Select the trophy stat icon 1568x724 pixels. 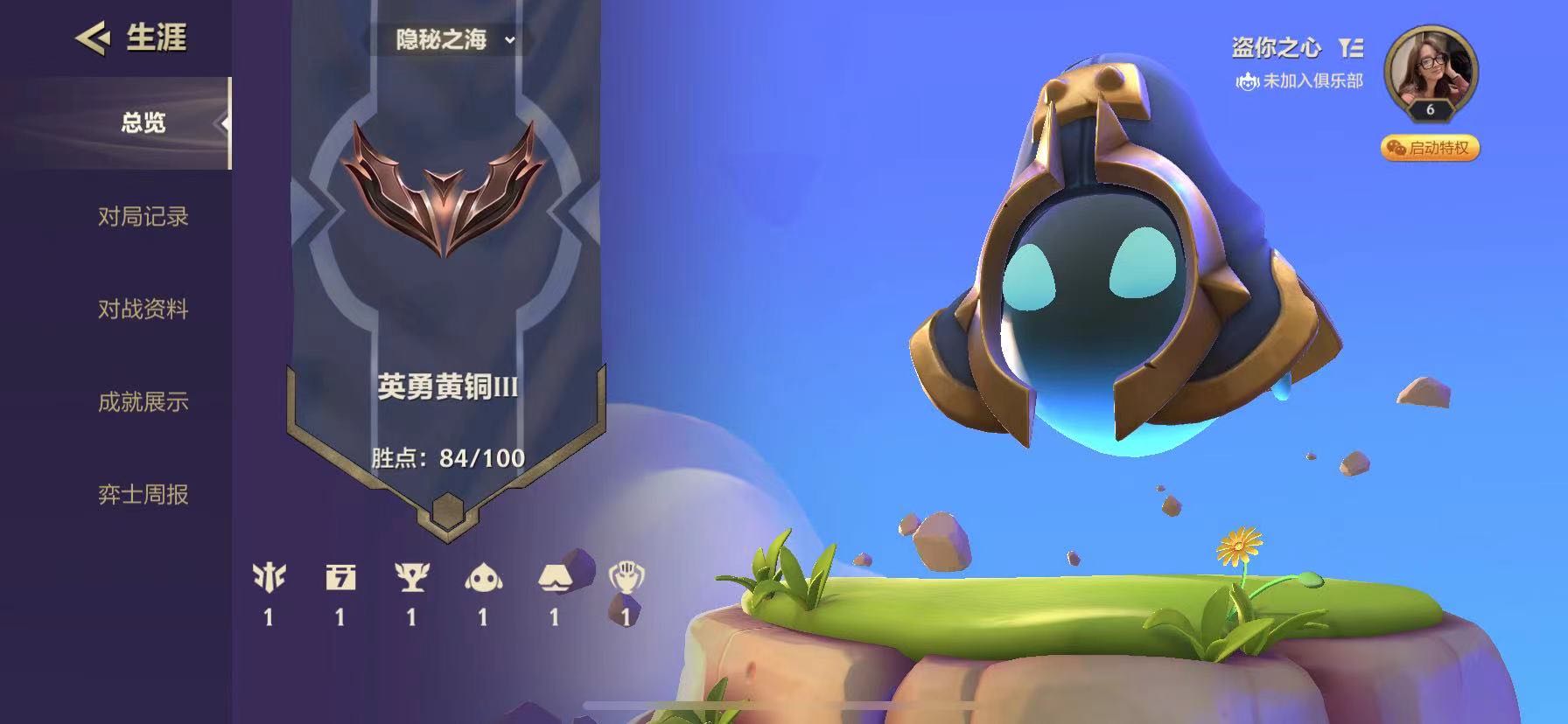(x=412, y=577)
